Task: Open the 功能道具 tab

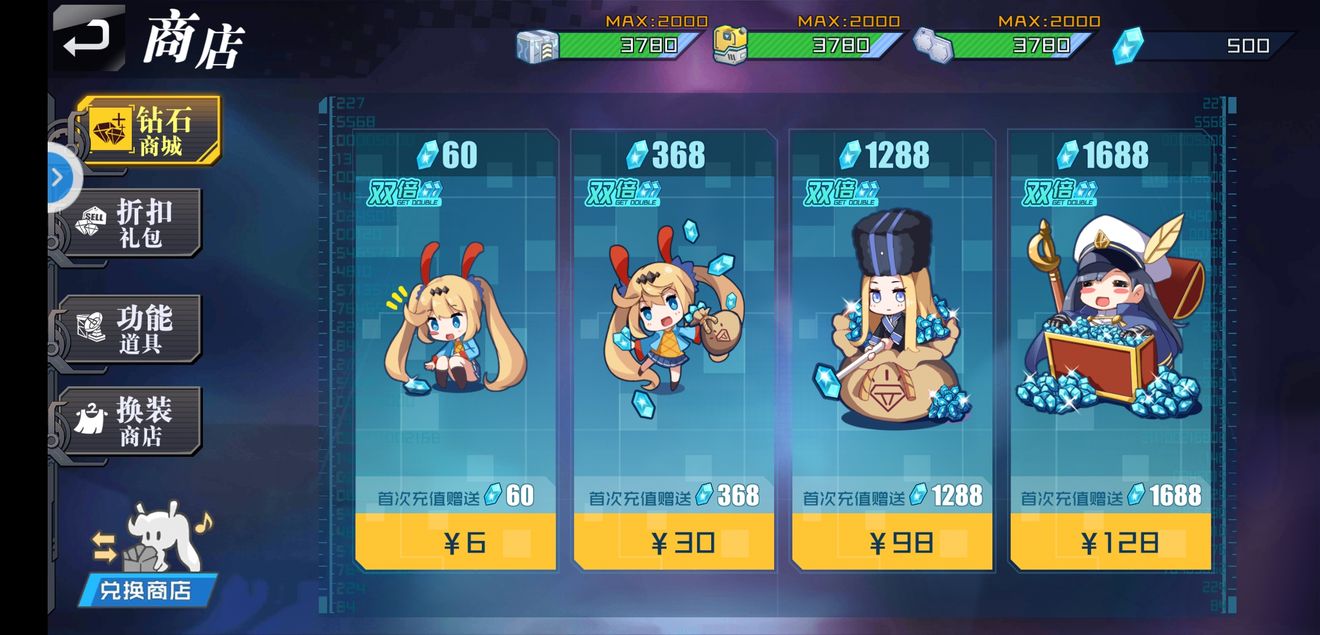Action: (x=137, y=329)
